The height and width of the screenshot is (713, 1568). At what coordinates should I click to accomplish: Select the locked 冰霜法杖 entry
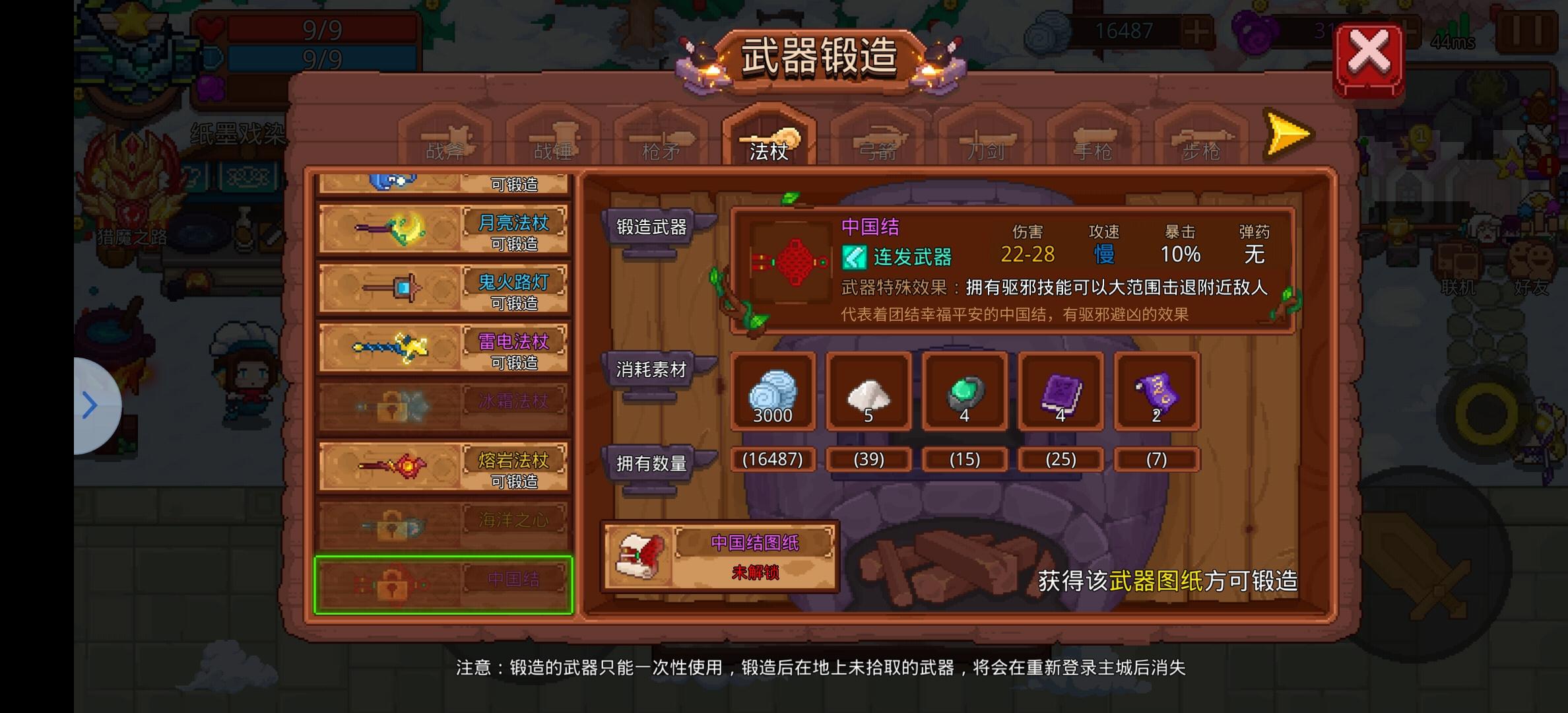click(x=443, y=405)
